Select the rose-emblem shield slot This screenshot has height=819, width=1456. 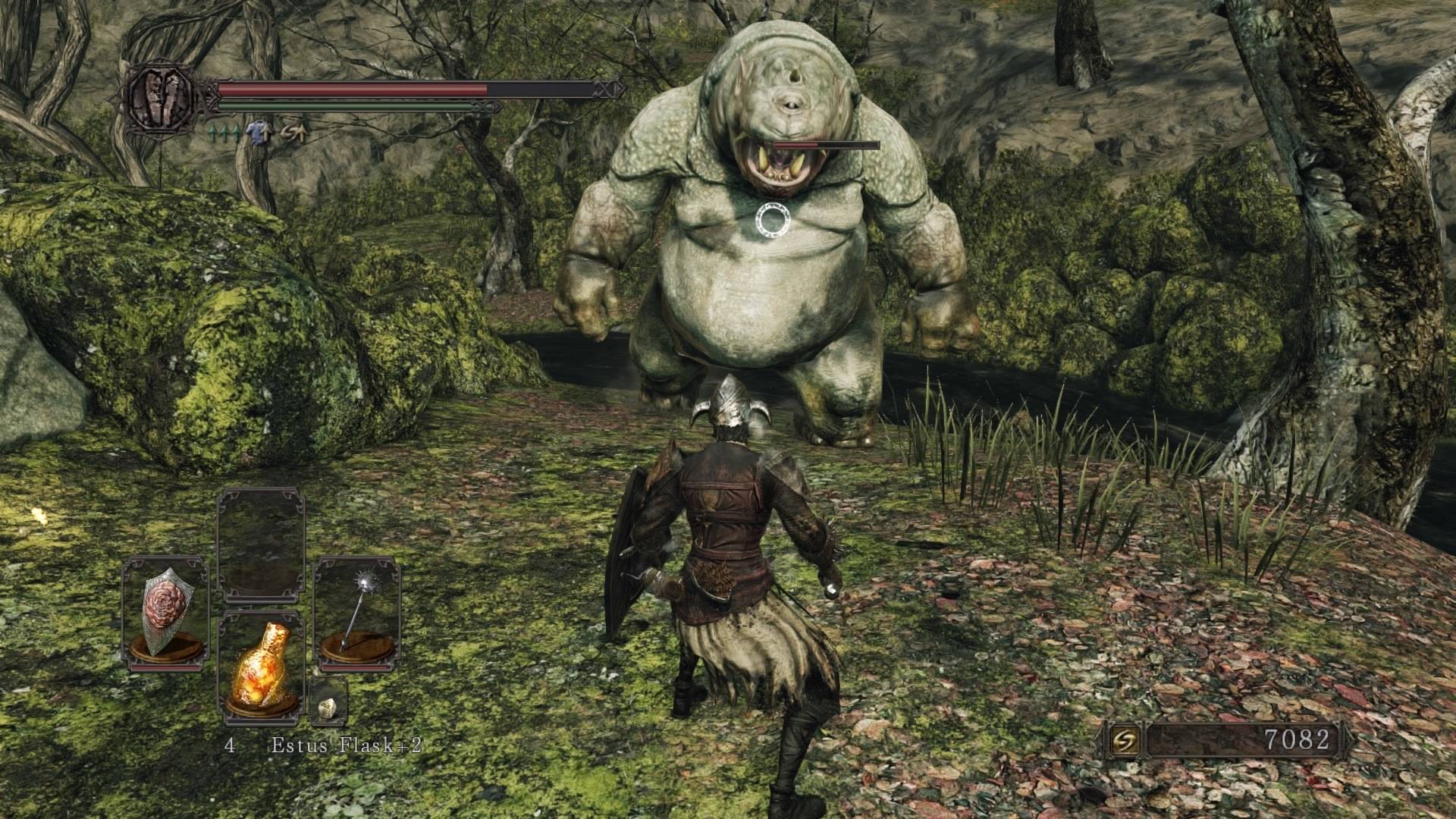point(165,613)
